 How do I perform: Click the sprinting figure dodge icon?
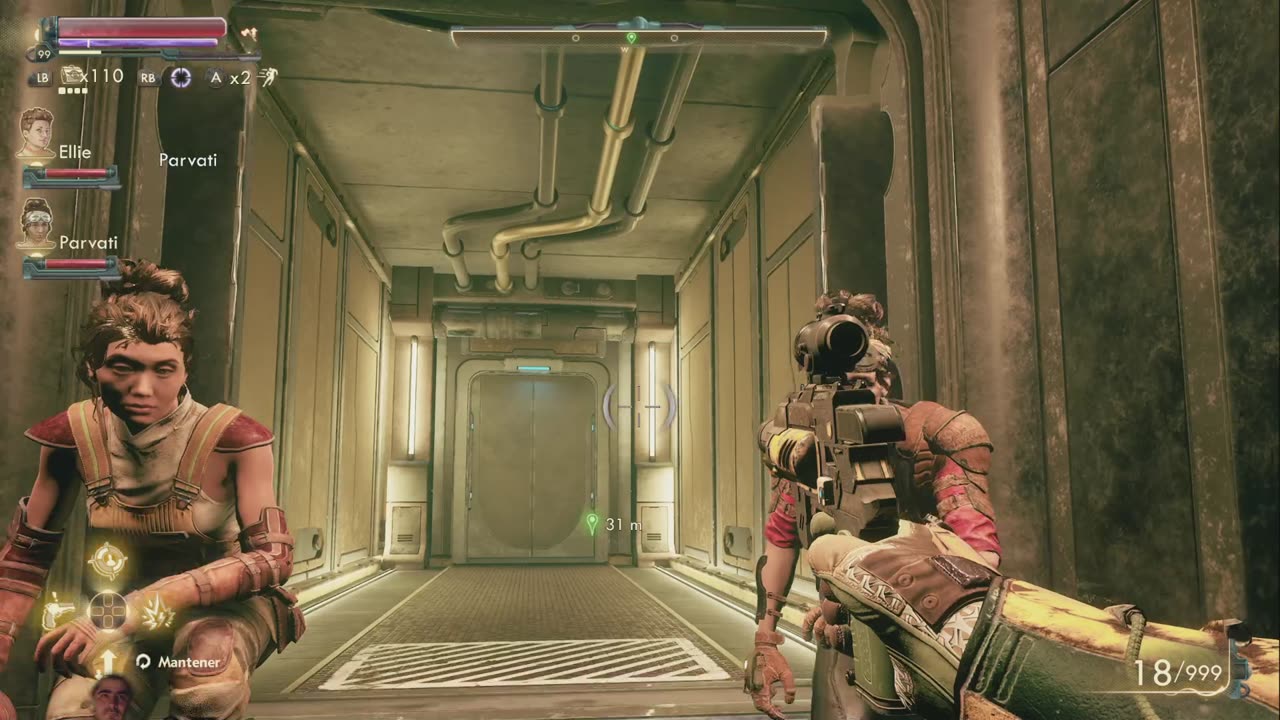click(x=267, y=77)
